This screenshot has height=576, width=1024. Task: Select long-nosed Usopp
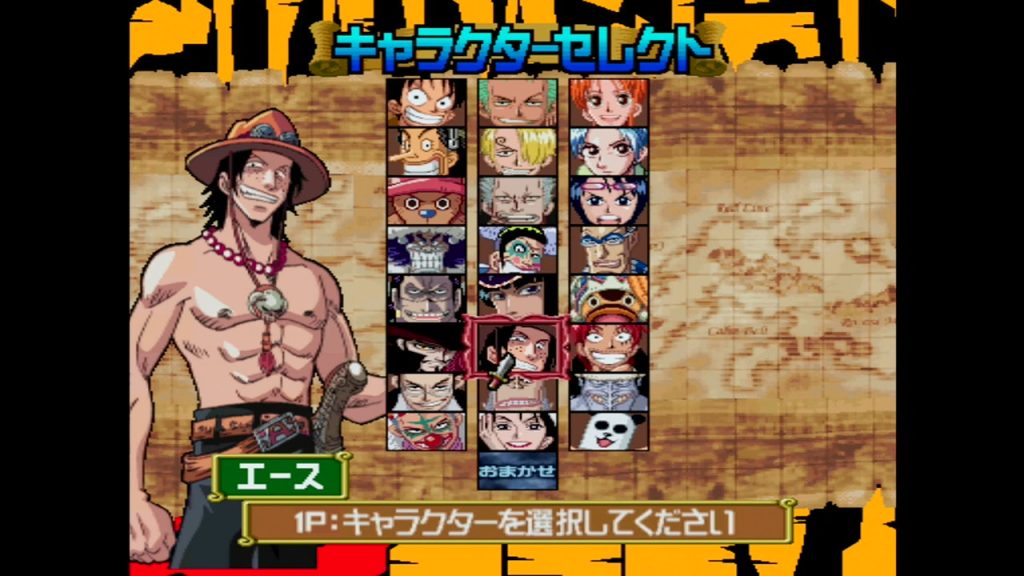point(427,151)
